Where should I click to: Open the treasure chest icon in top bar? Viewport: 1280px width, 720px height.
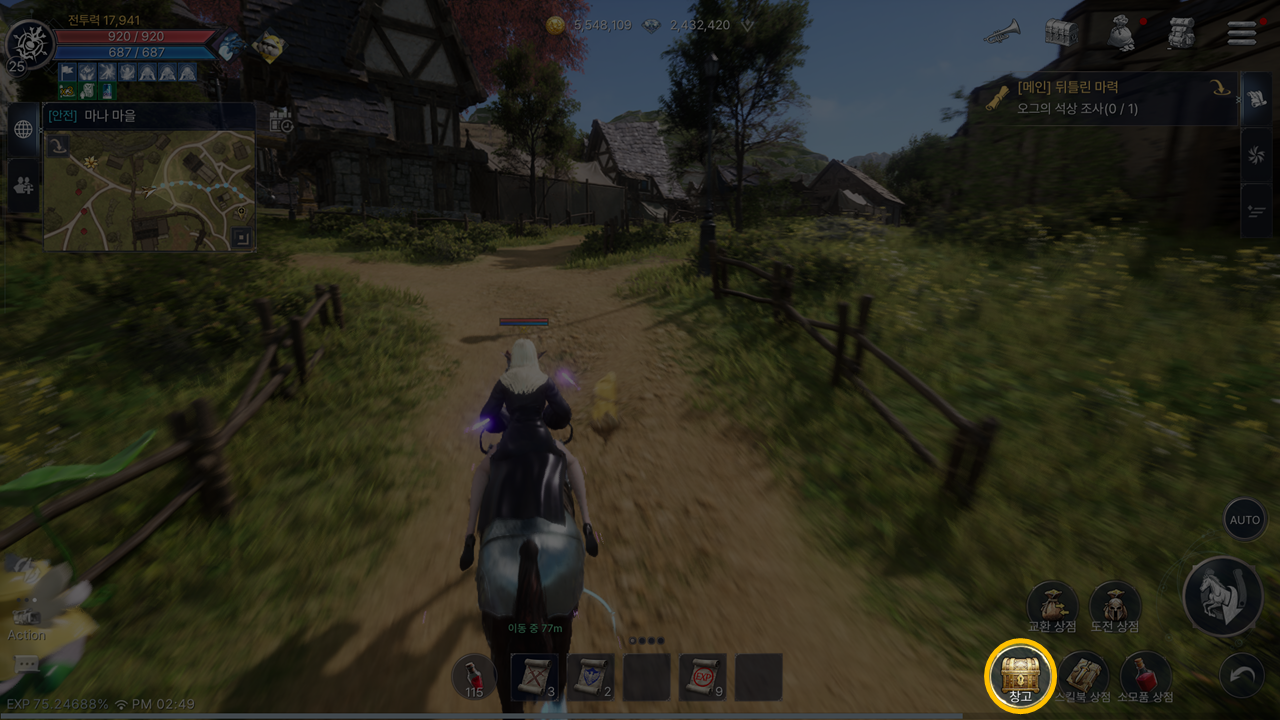pyautogui.click(x=1061, y=33)
